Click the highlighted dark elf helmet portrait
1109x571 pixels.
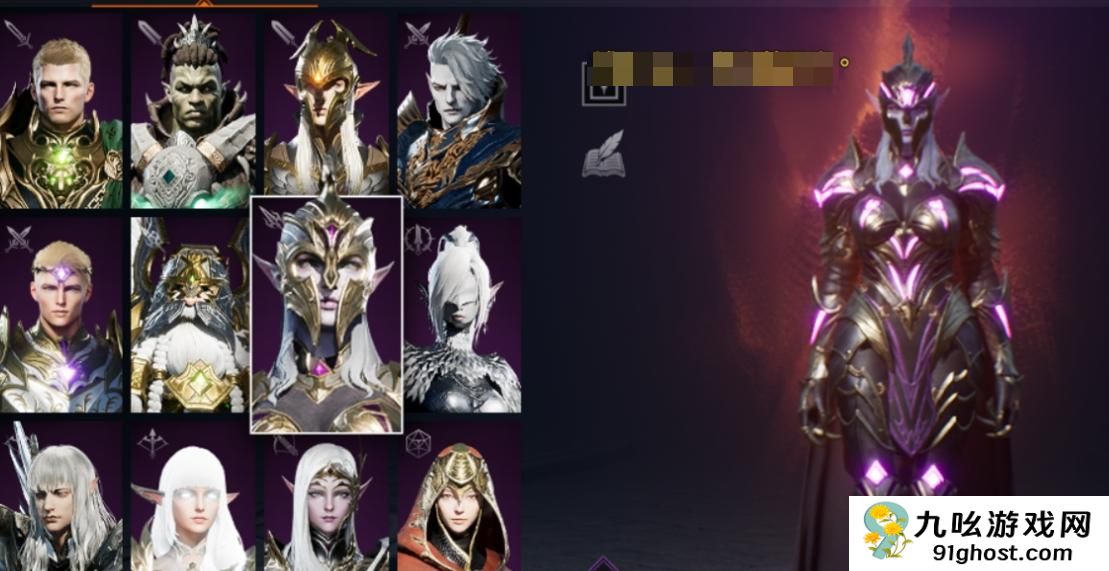[x=326, y=315]
